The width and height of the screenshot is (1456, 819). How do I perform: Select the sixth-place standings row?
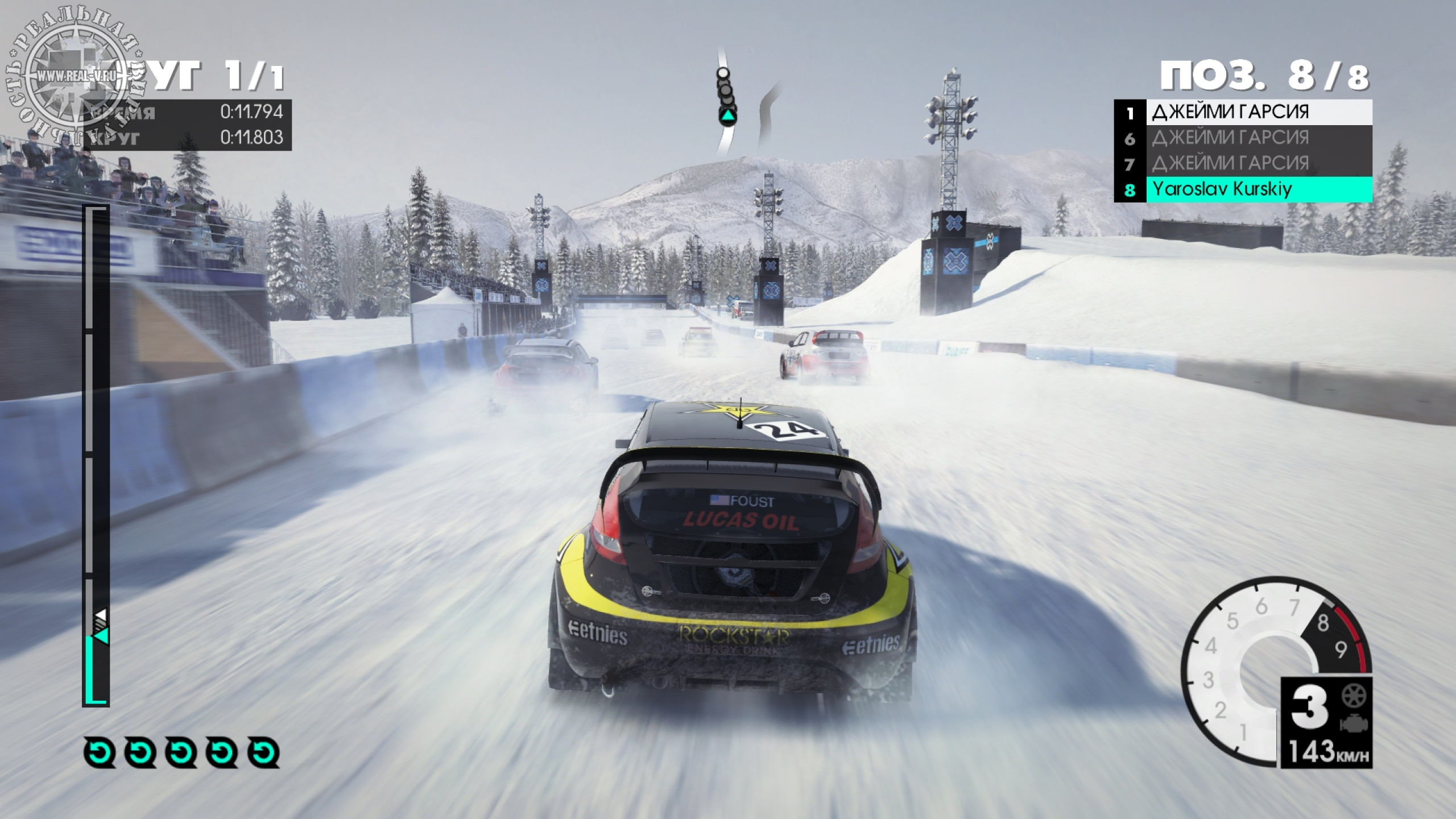1243,138
